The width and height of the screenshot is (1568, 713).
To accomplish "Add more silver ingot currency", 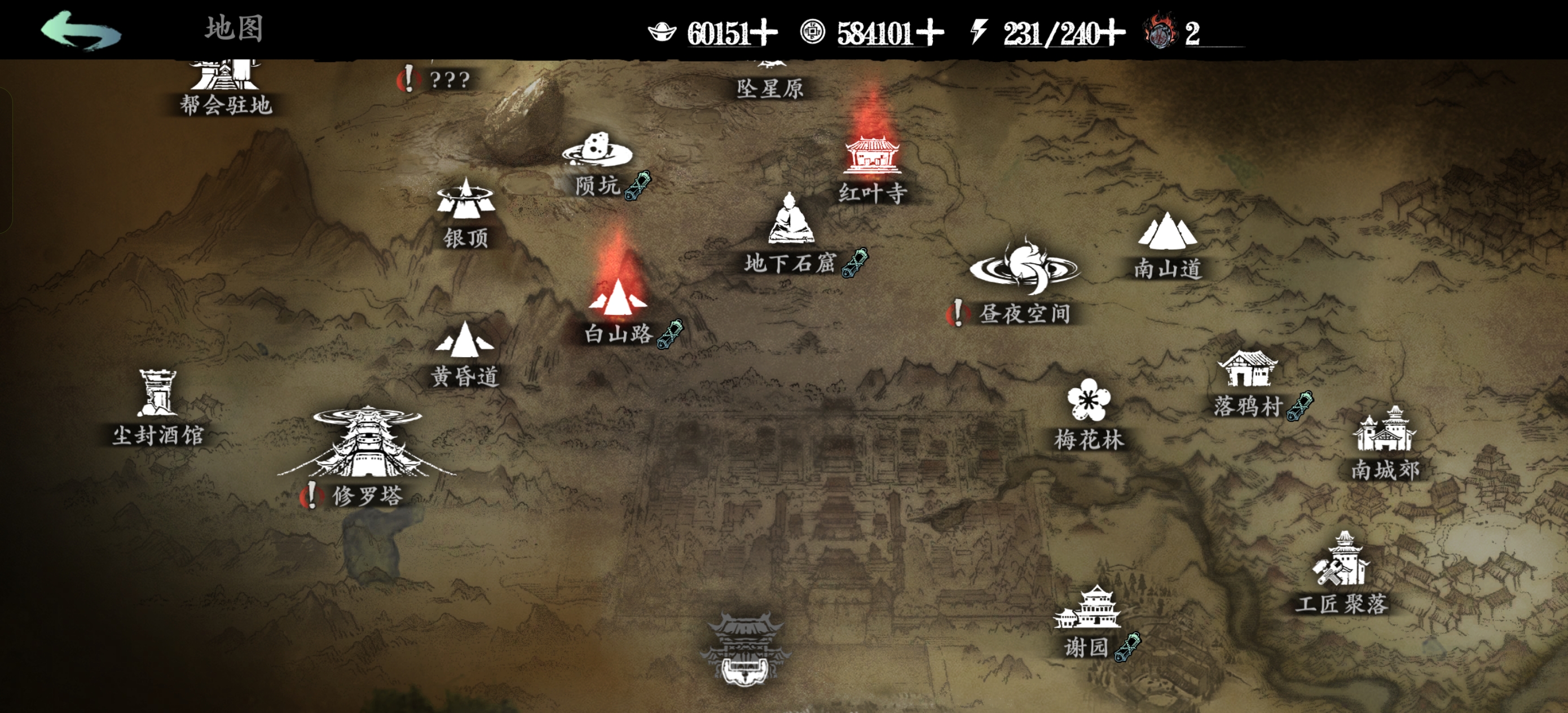I will pyautogui.click(x=765, y=33).
